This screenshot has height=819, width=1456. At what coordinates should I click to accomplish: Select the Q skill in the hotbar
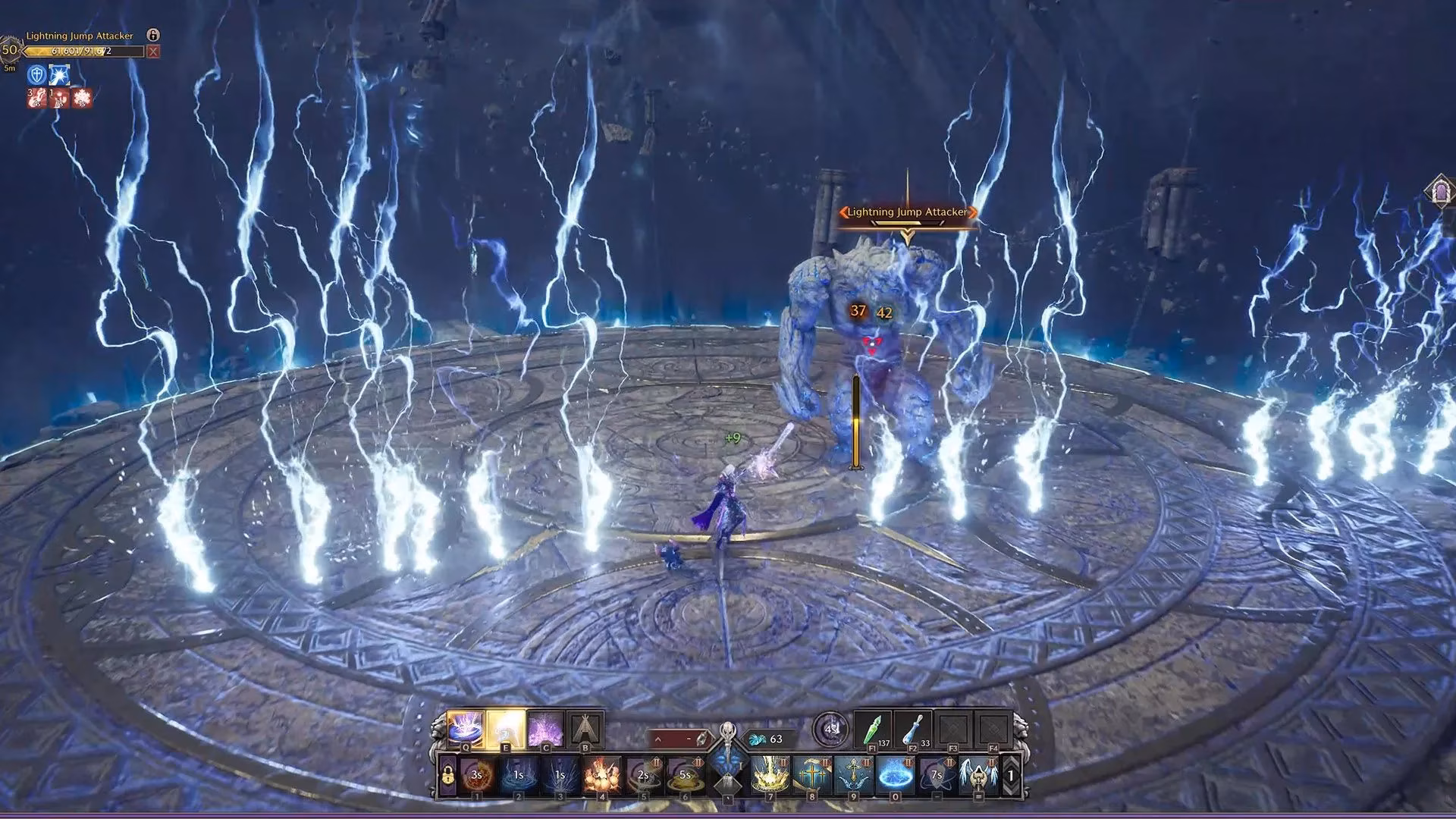click(x=465, y=728)
